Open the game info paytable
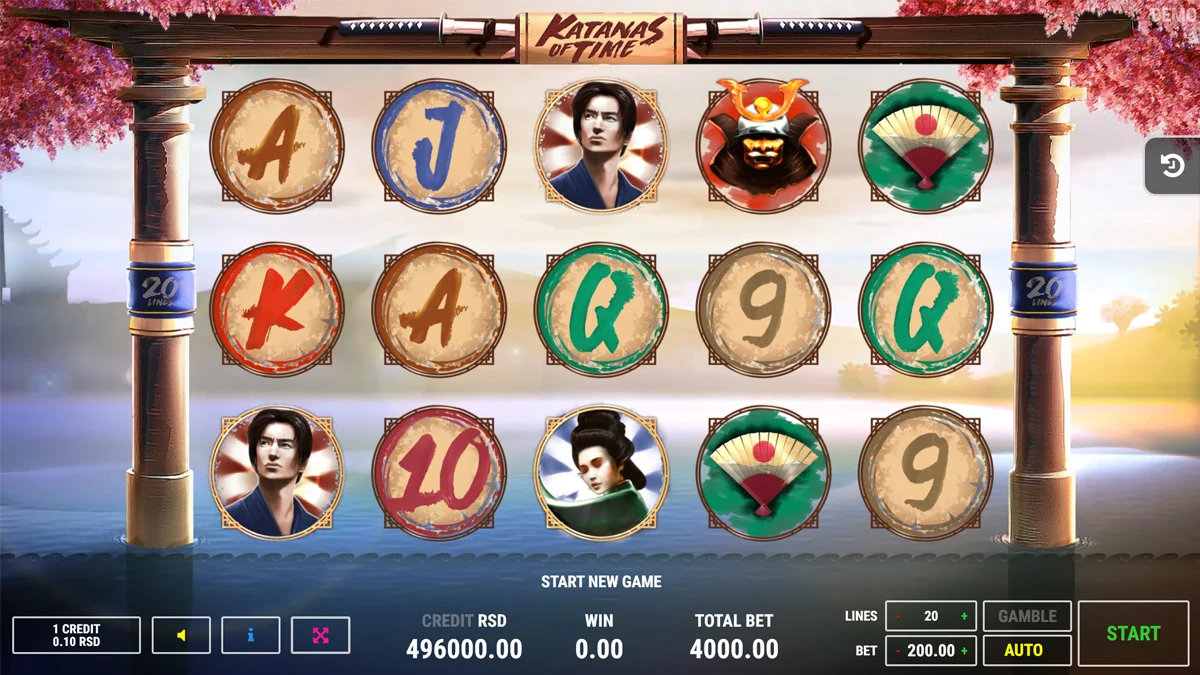 pos(250,635)
